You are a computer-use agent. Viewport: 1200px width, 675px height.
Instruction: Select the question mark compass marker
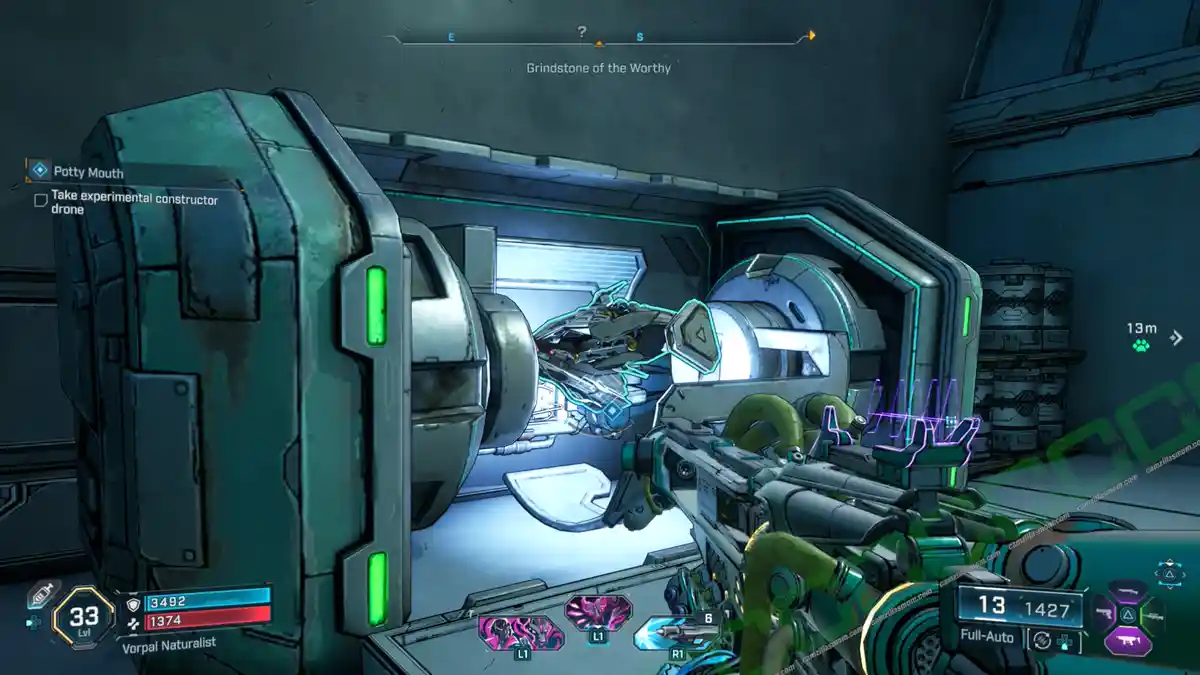click(x=583, y=32)
